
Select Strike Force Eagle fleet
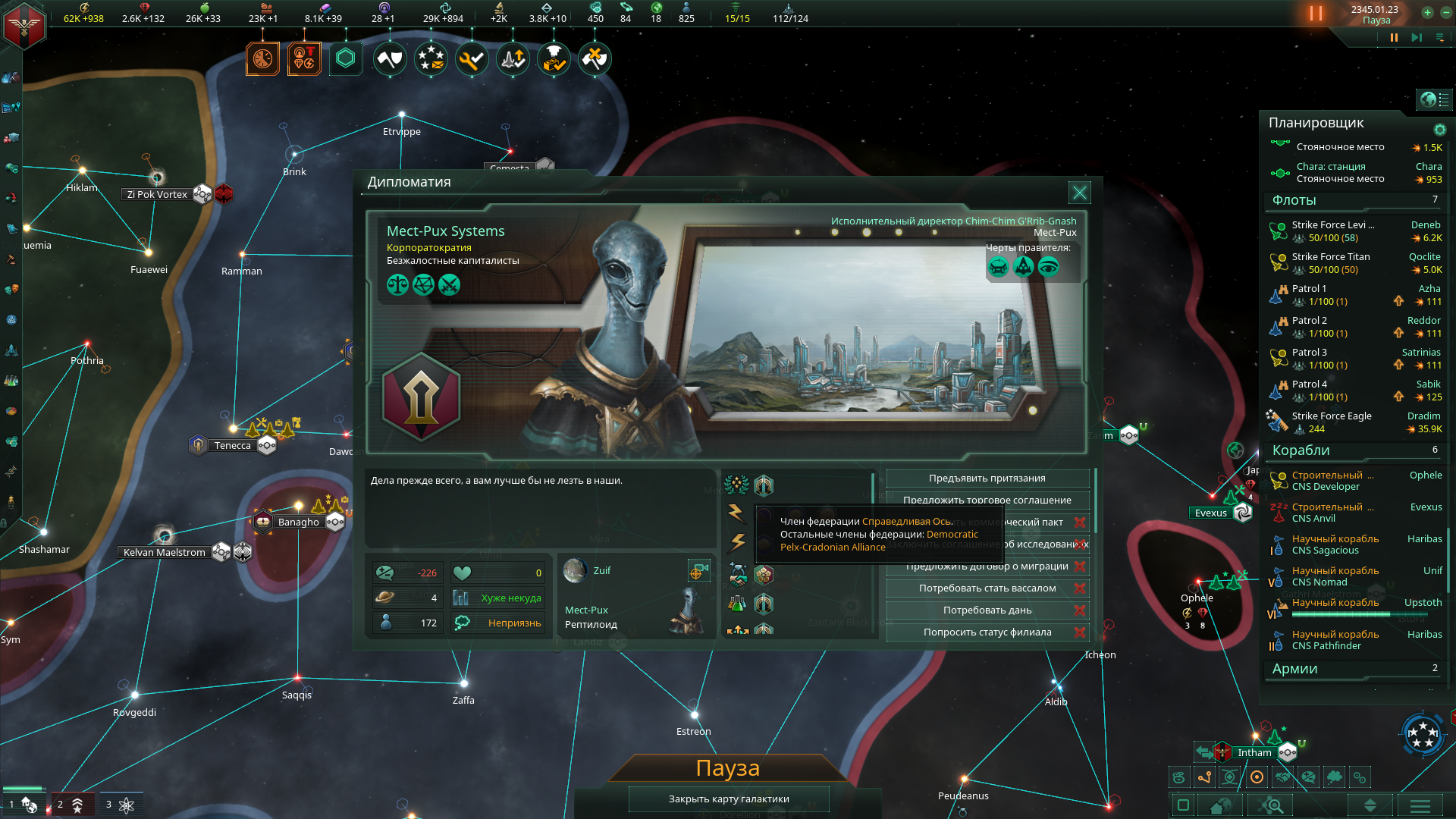point(1331,416)
